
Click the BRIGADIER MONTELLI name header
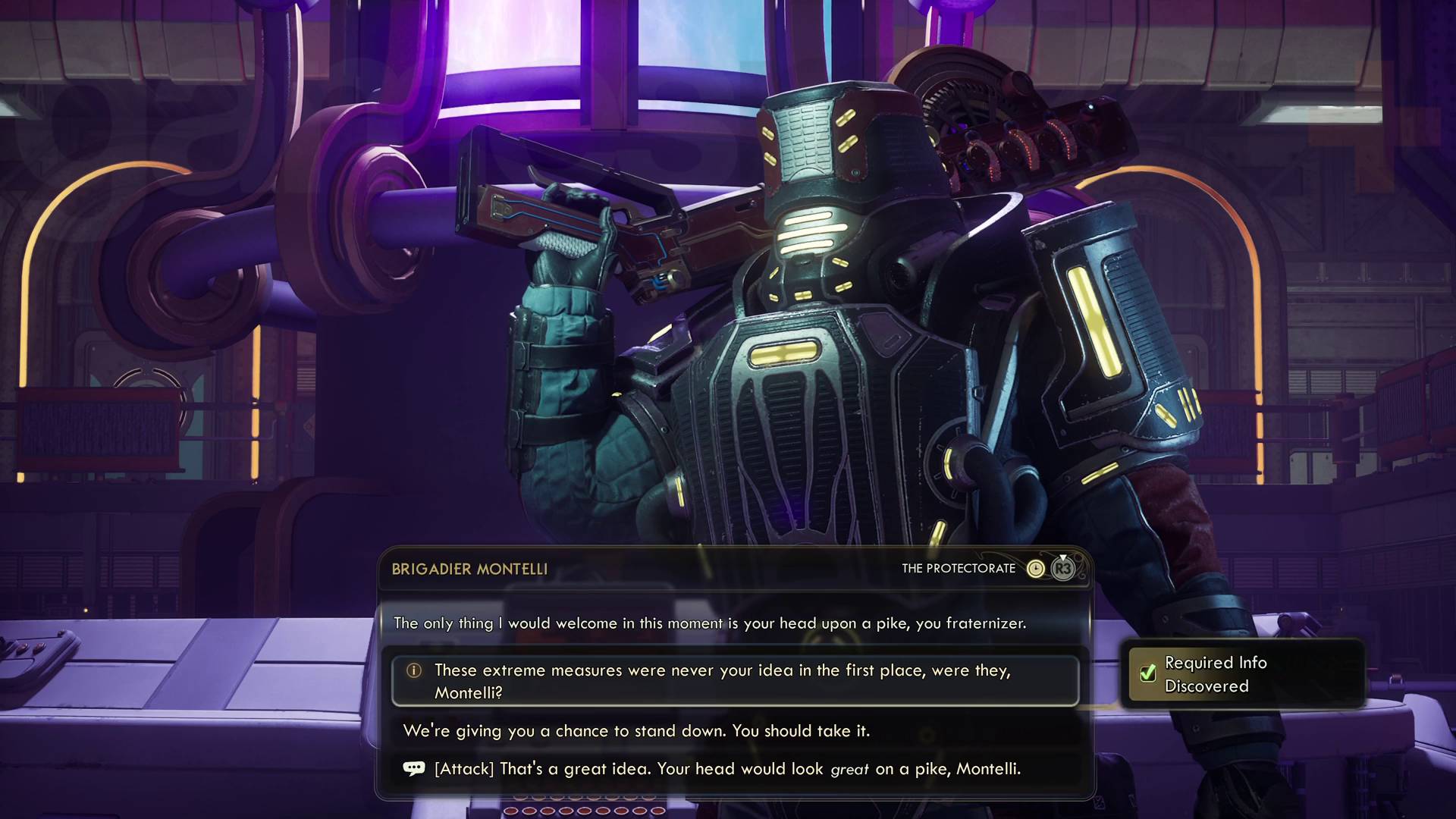click(x=470, y=570)
